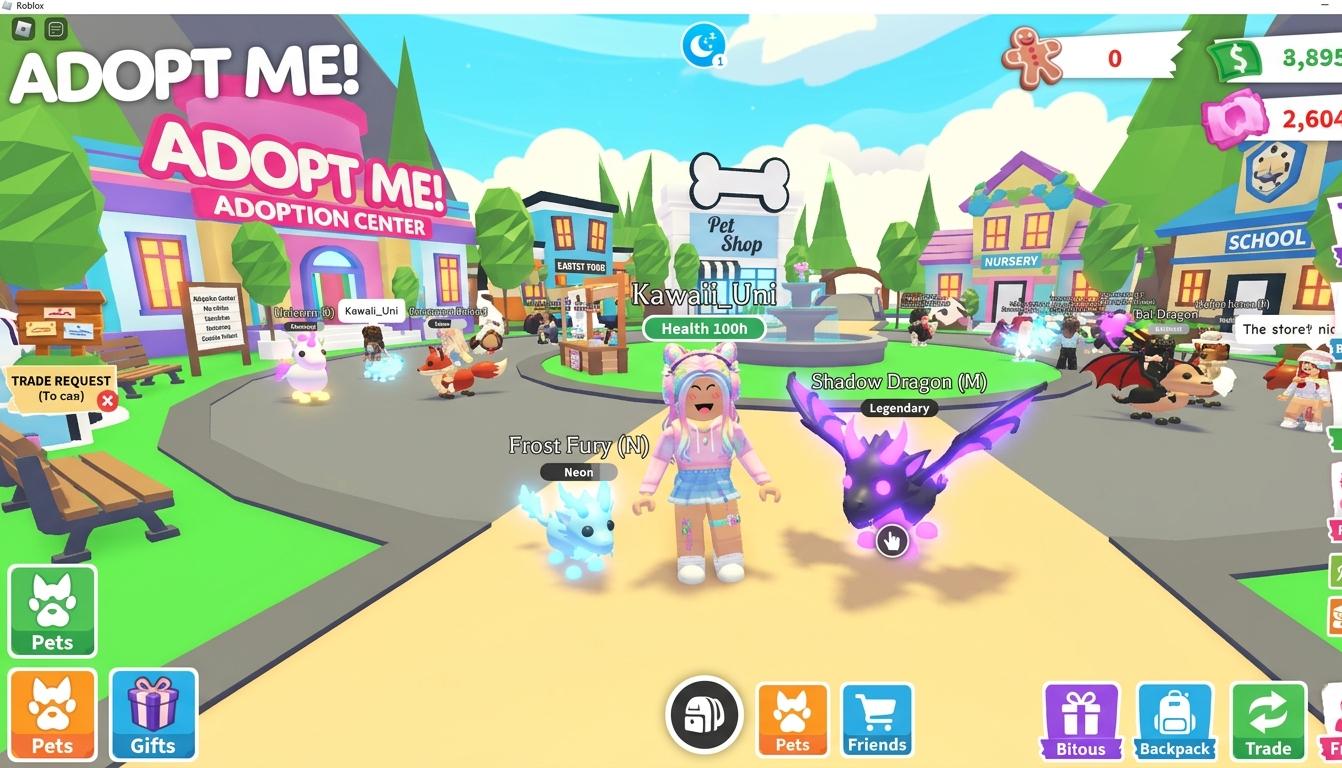Open the Roblox chat icon
Screen dimensions: 1342x768
coord(56,29)
